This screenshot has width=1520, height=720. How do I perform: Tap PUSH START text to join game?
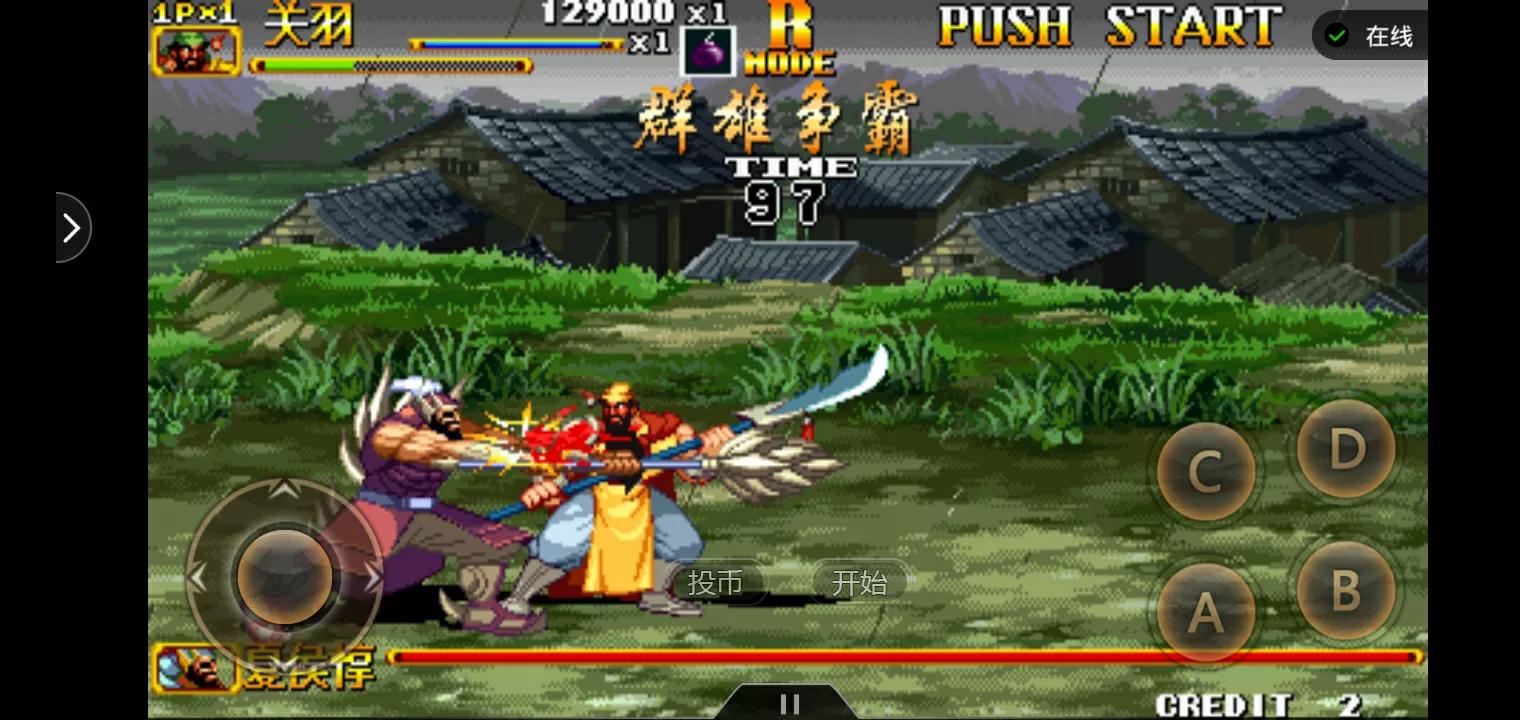coord(1108,27)
